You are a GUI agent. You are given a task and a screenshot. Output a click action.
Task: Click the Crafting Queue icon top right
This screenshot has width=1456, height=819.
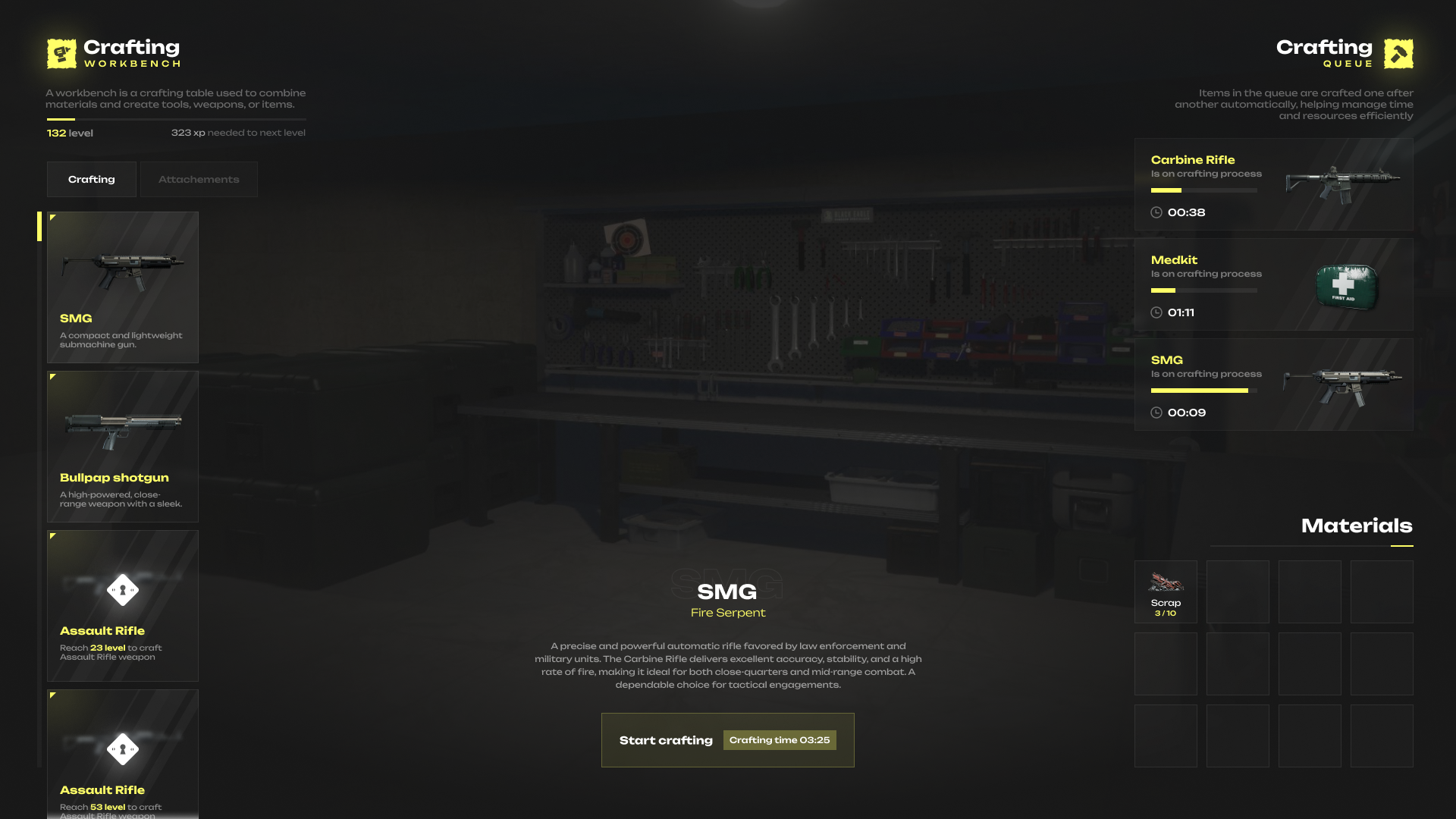[1398, 52]
